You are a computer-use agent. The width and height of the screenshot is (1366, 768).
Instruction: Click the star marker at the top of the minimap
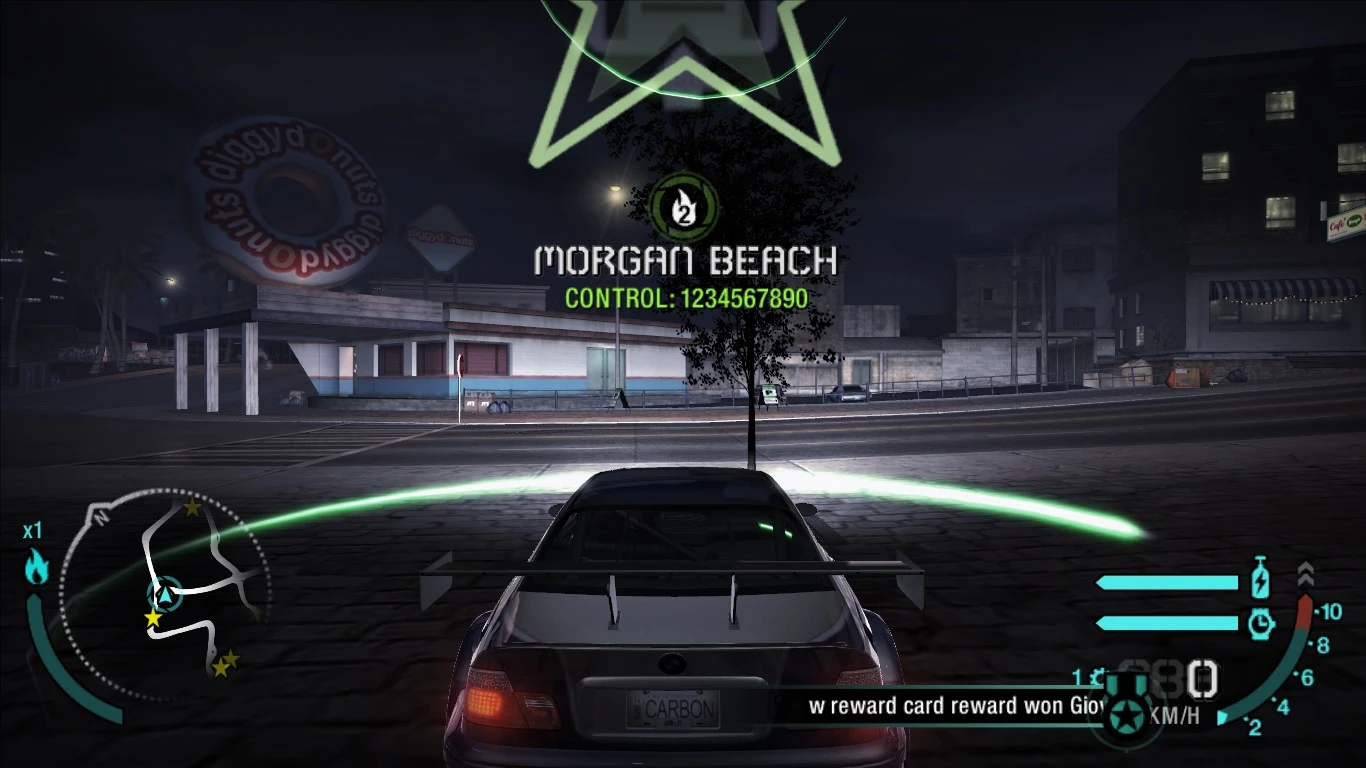(192, 507)
